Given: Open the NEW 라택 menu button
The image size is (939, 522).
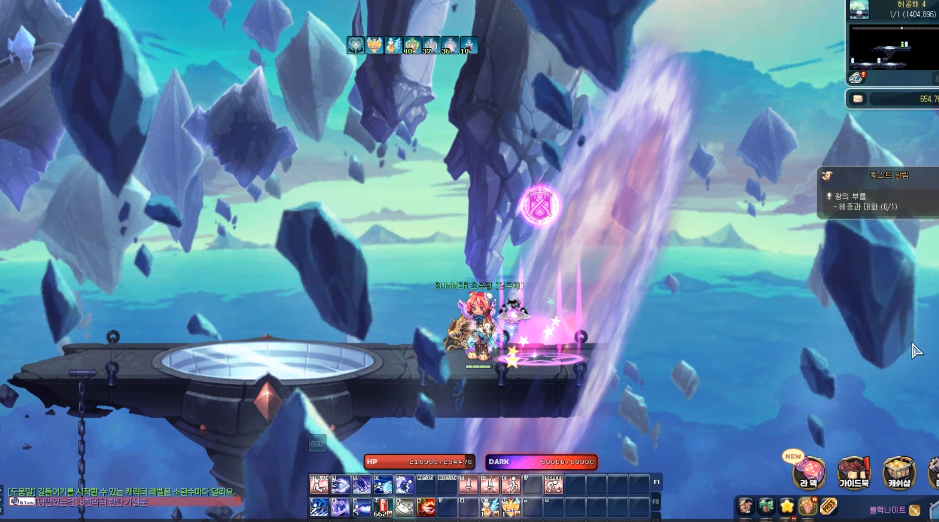Looking at the screenshot, I should [x=808, y=471].
